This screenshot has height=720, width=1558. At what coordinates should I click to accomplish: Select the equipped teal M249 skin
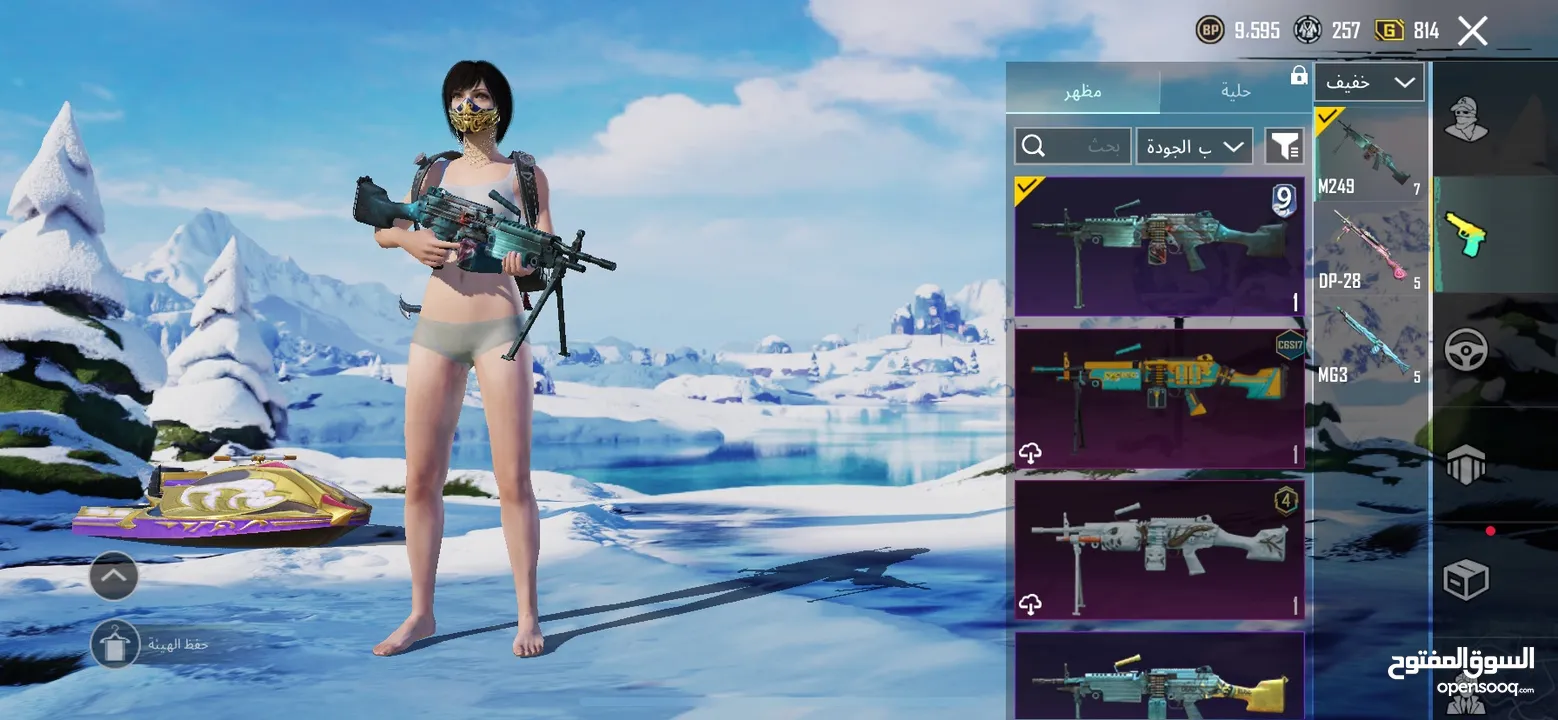(1159, 246)
